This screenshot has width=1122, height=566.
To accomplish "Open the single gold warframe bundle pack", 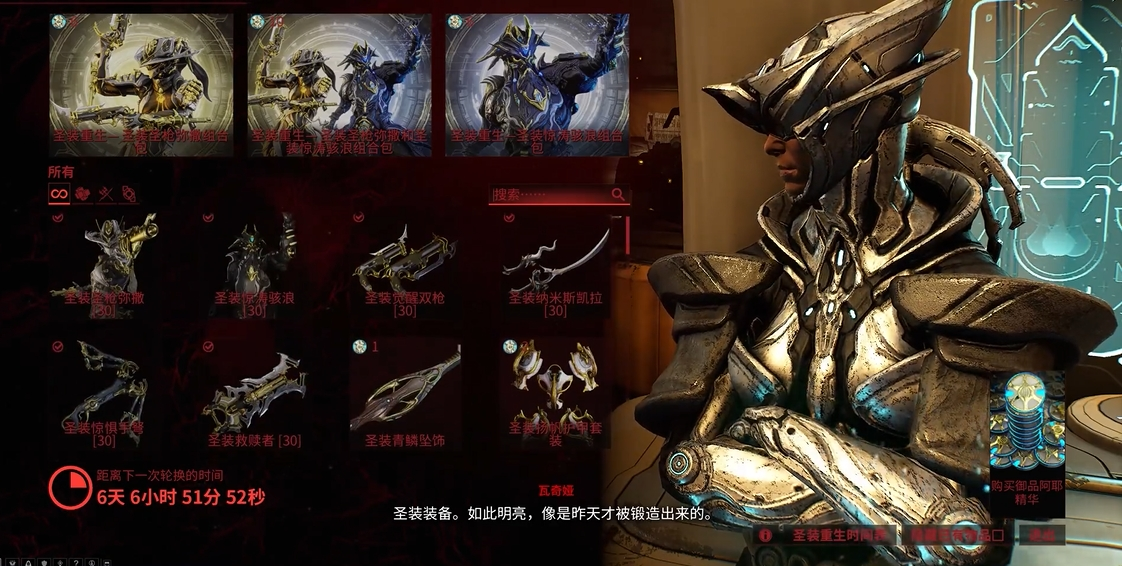I will [141, 85].
